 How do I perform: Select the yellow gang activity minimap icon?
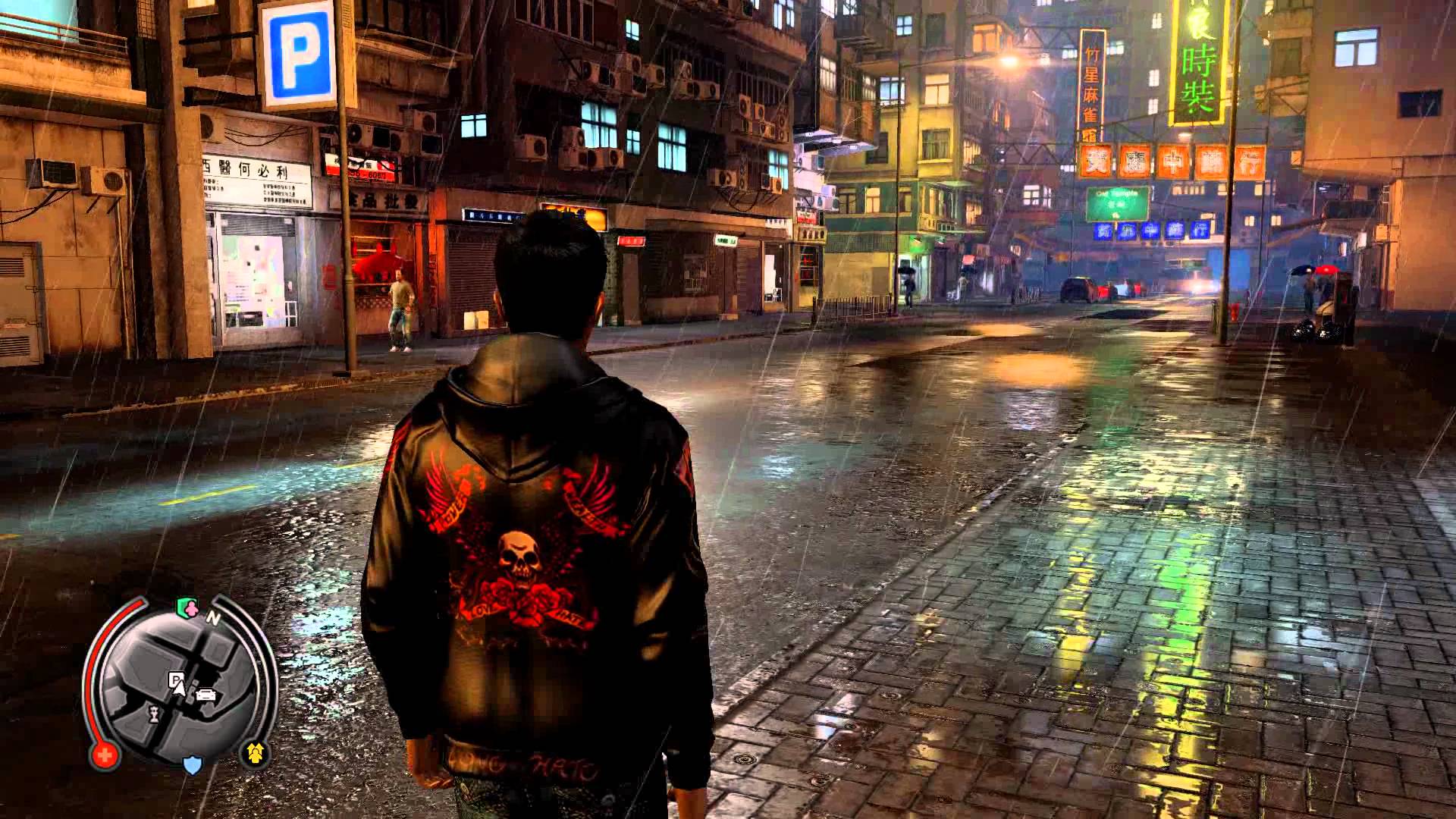pos(256,751)
